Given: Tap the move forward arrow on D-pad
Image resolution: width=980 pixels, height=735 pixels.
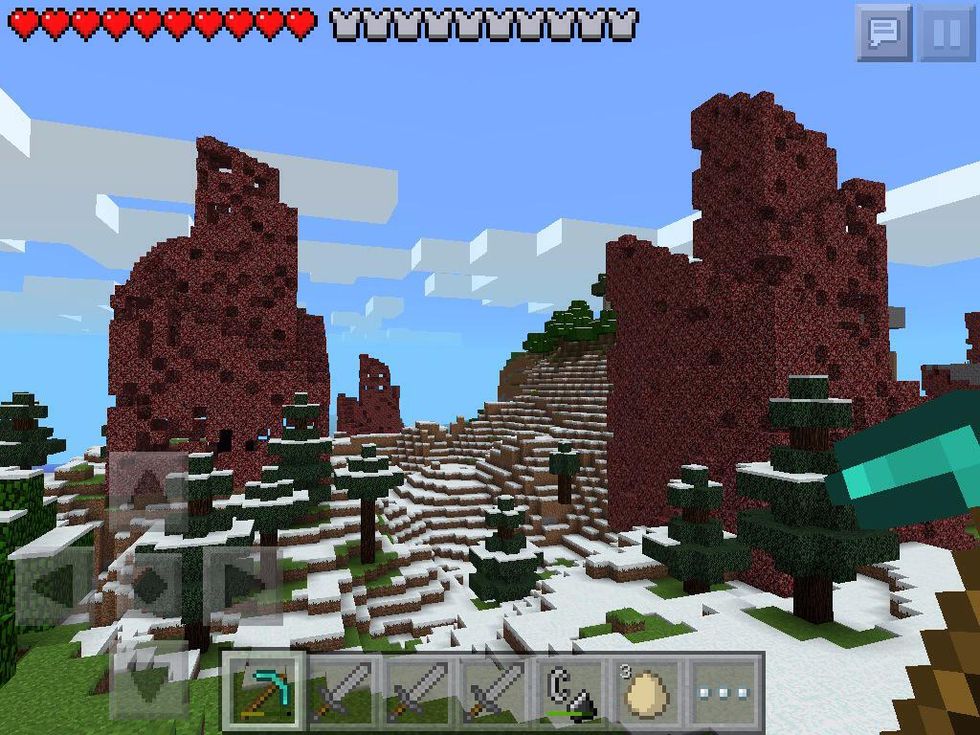Looking at the screenshot, I should 147,487.
